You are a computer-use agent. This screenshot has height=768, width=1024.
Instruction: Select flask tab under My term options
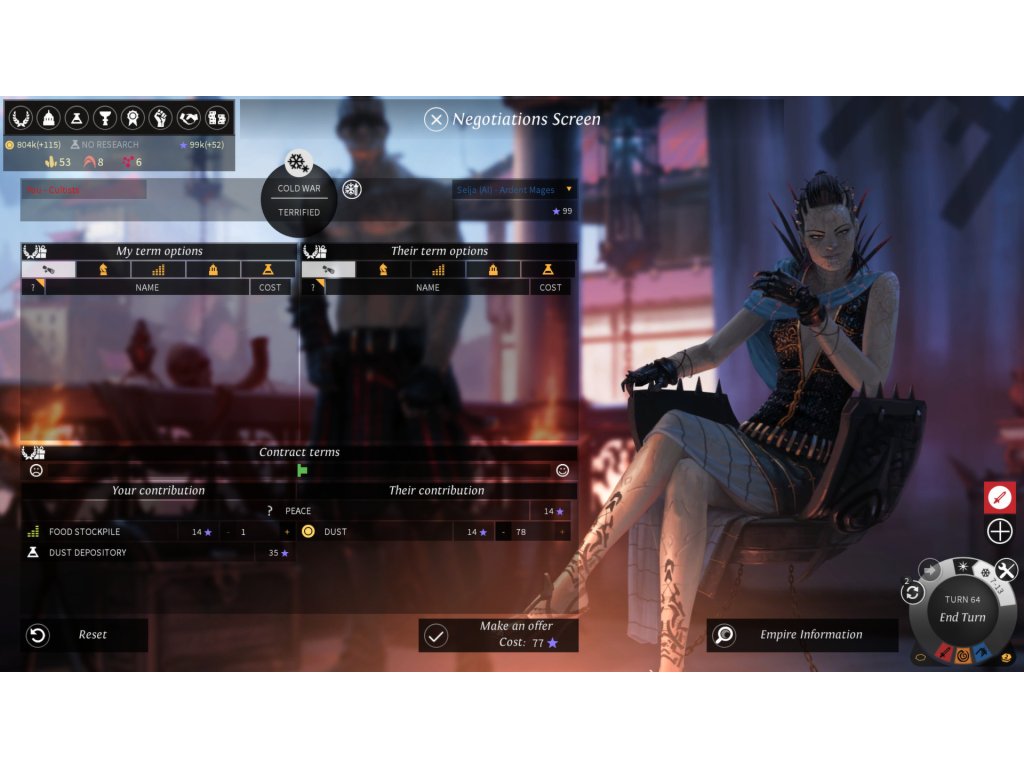click(x=268, y=269)
